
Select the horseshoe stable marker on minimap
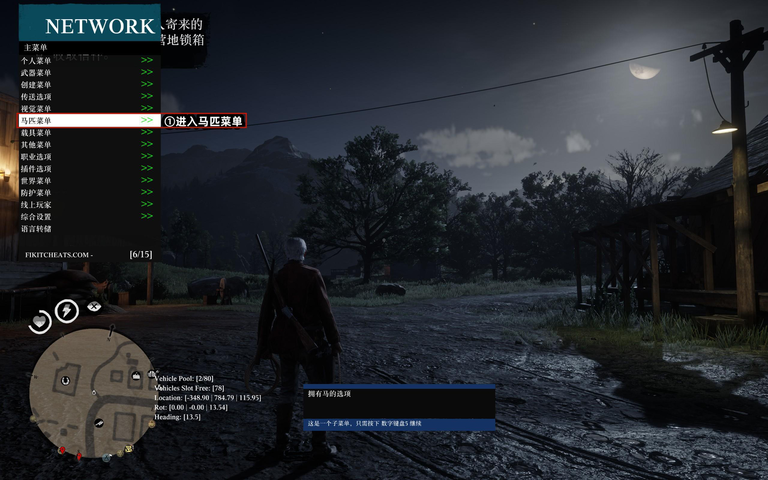tap(65, 379)
